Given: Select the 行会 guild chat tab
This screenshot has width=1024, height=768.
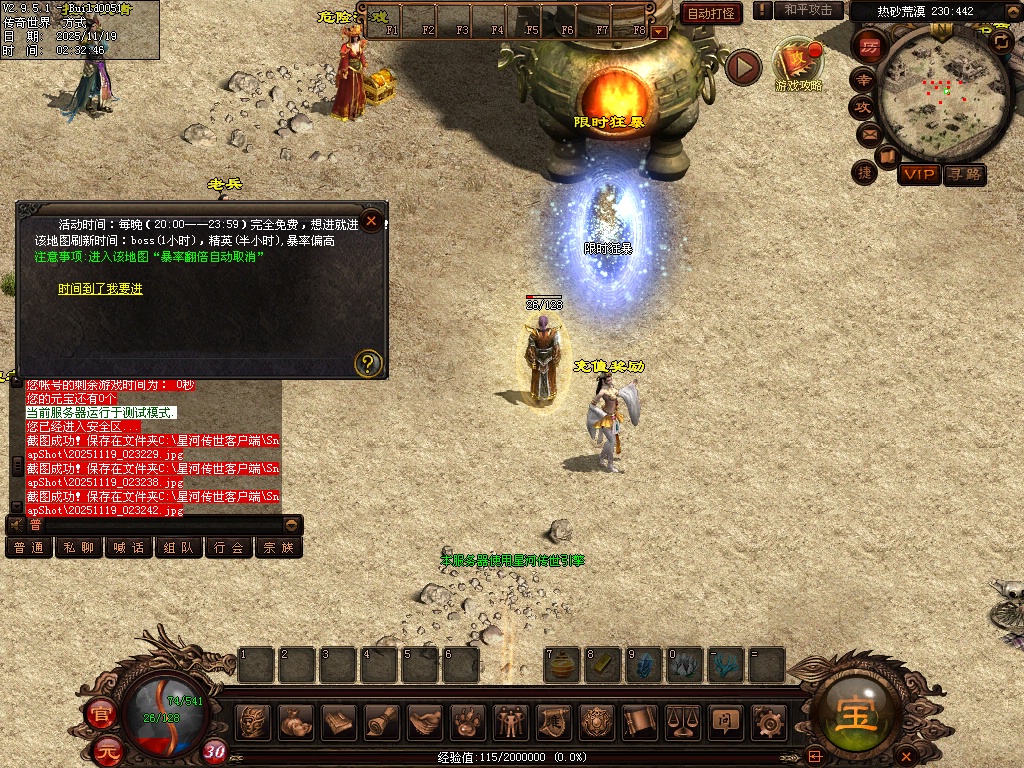Looking at the screenshot, I should [x=229, y=548].
